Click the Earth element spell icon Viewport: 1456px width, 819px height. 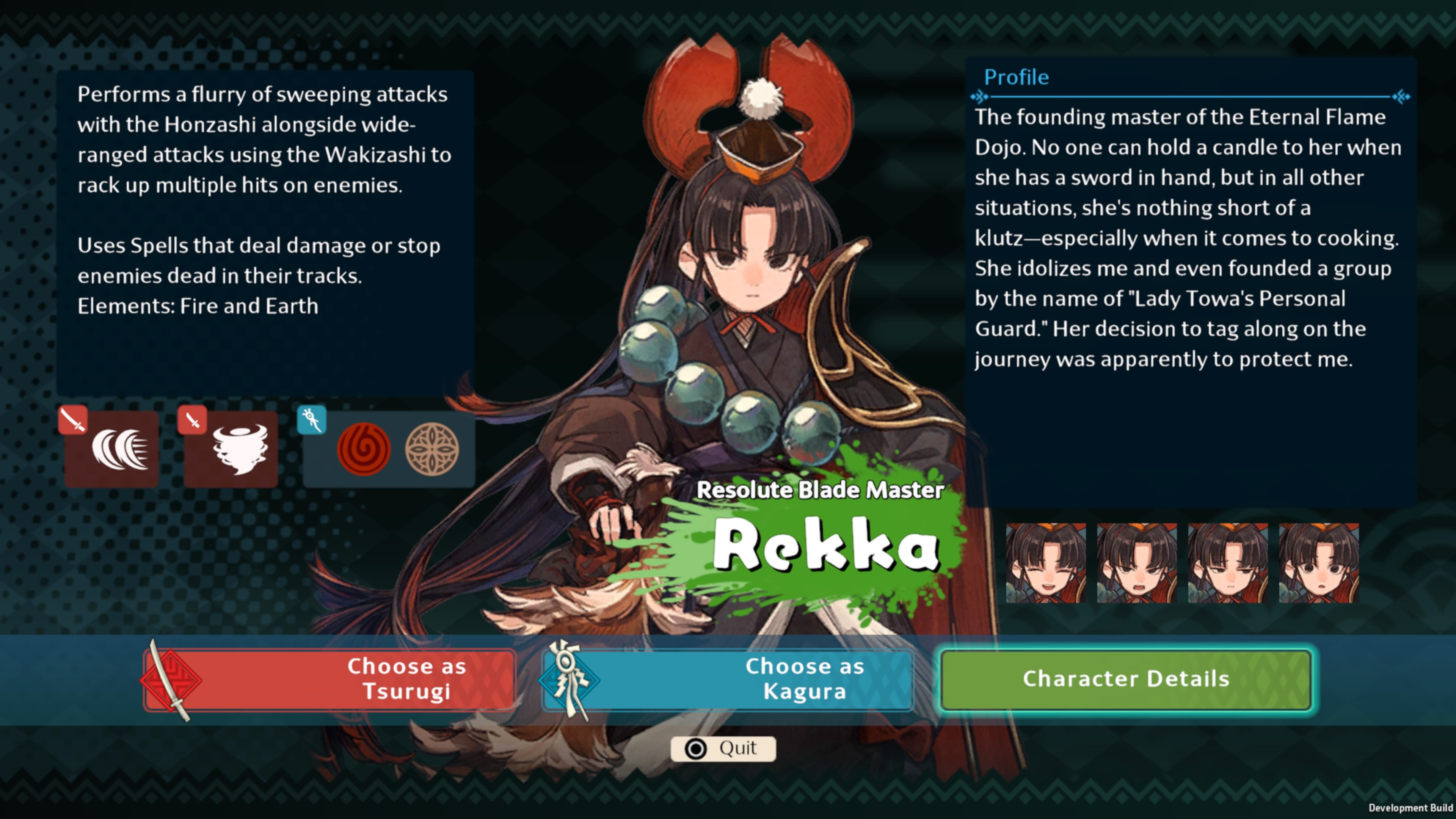[432, 448]
